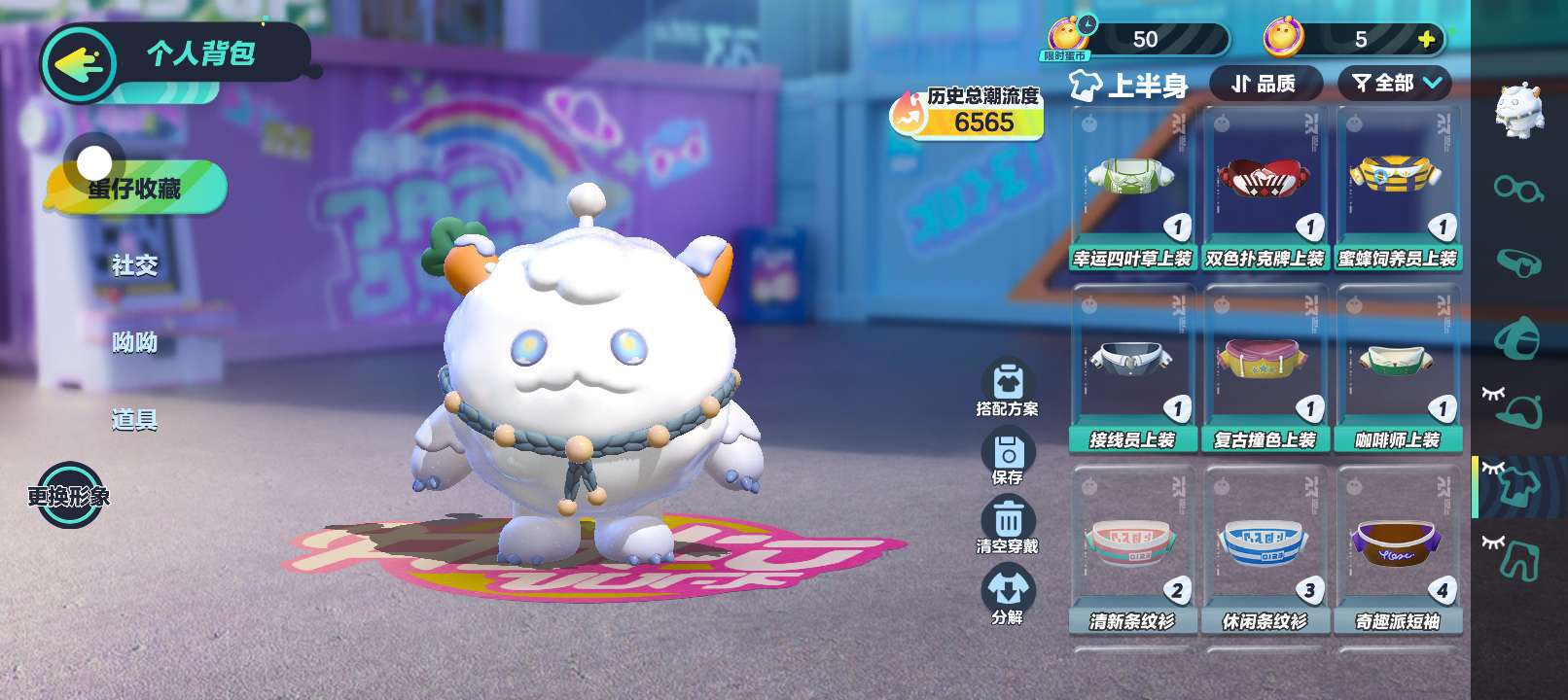Select the 休闲条纹衫 striped shirt

(x=1265, y=551)
